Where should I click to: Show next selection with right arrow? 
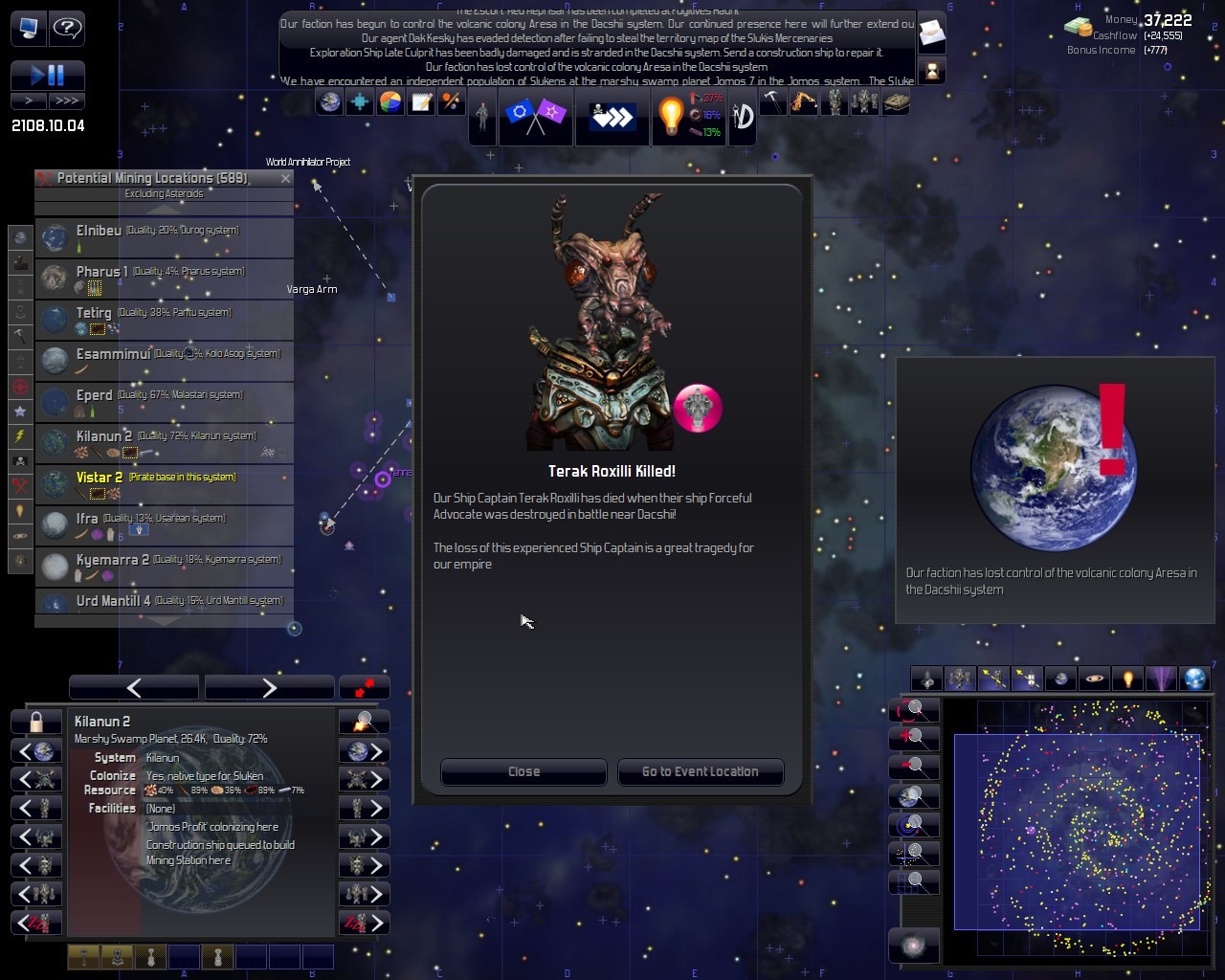269,687
